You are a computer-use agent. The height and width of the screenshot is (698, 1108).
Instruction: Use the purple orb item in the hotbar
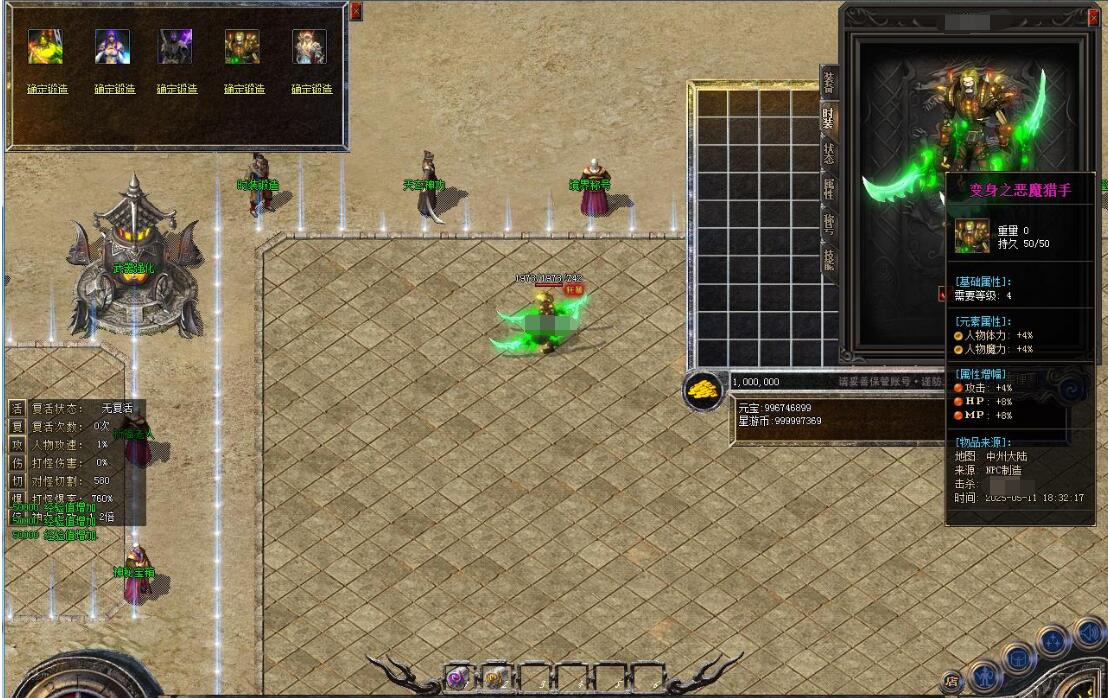click(457, 677)
